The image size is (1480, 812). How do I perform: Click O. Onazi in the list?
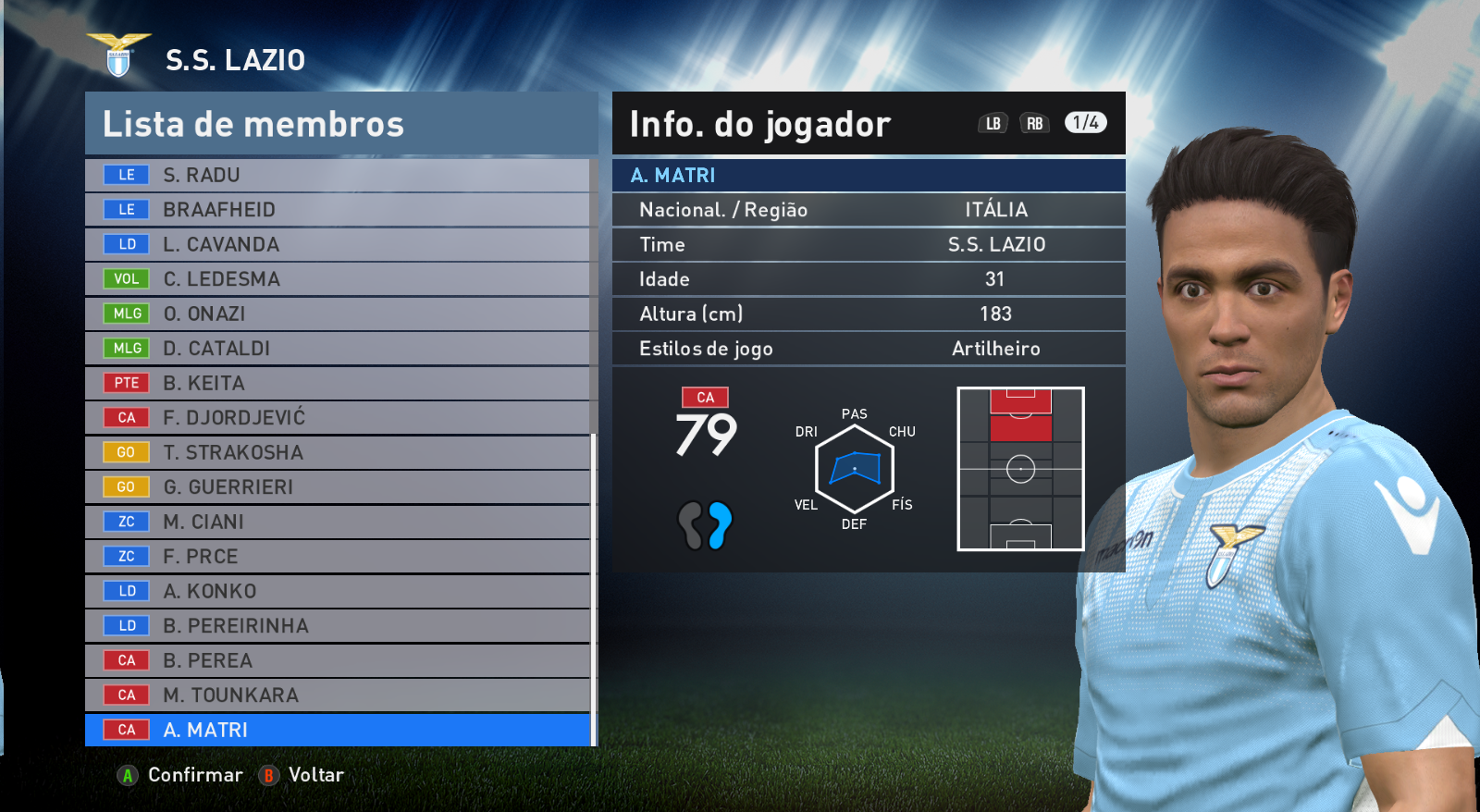click(338, 314)
